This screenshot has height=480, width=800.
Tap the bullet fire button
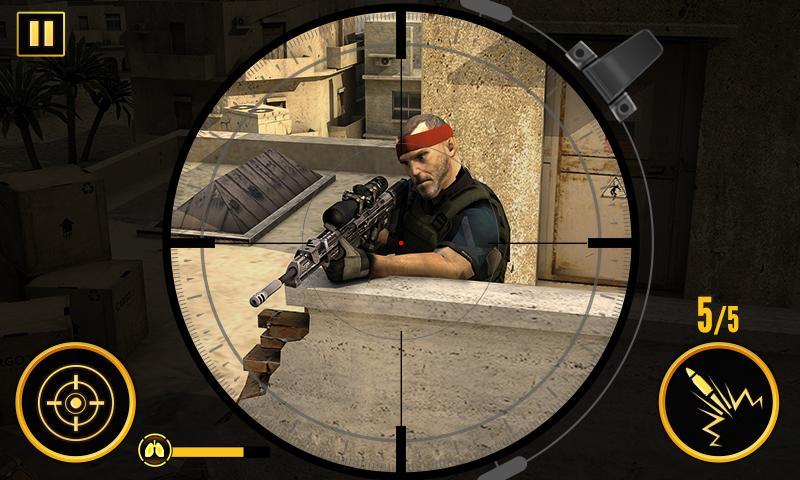coord(719,403)
